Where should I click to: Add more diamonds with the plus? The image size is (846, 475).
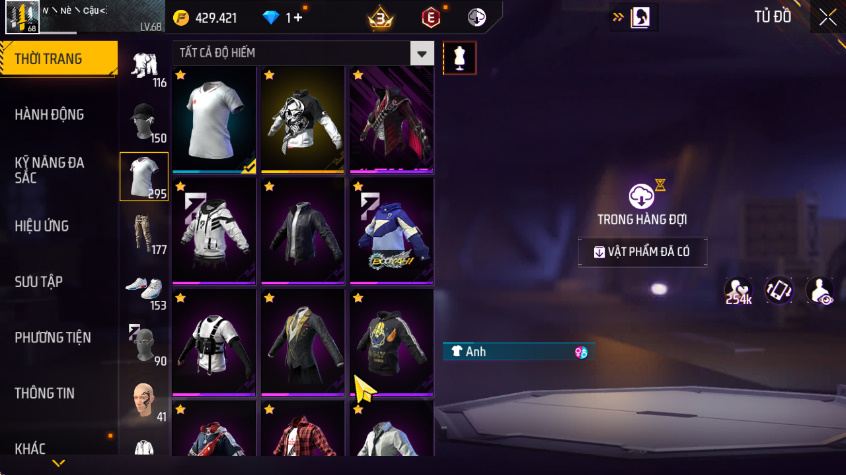295,18
